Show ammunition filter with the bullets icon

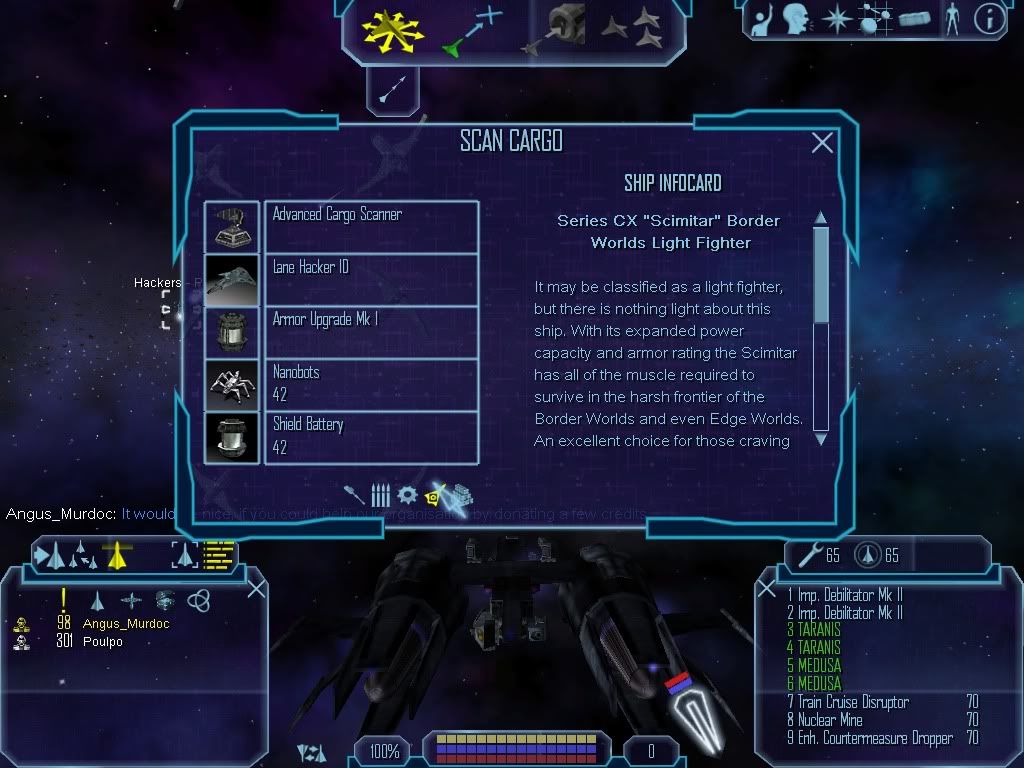381,495
